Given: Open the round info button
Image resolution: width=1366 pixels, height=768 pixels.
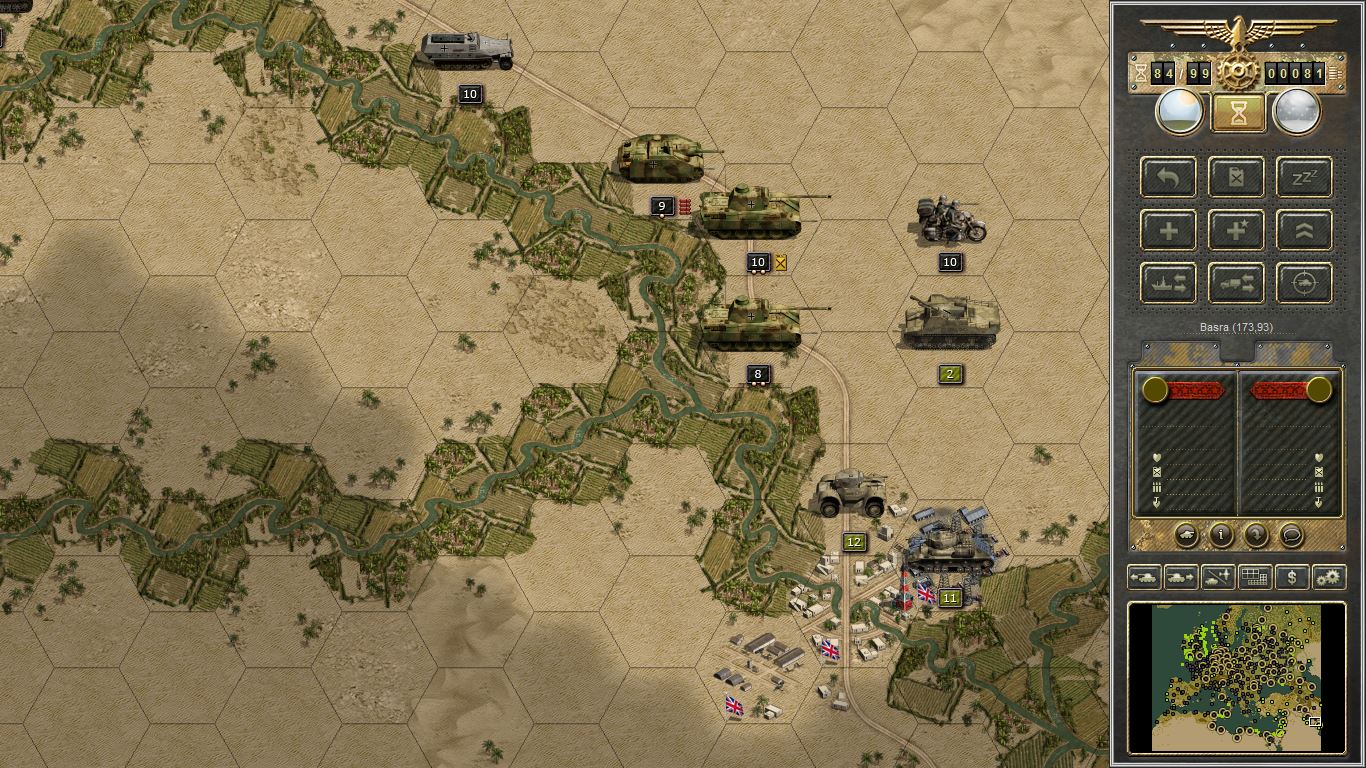Looking at the screenshot, I should (x=1221, y=535).
